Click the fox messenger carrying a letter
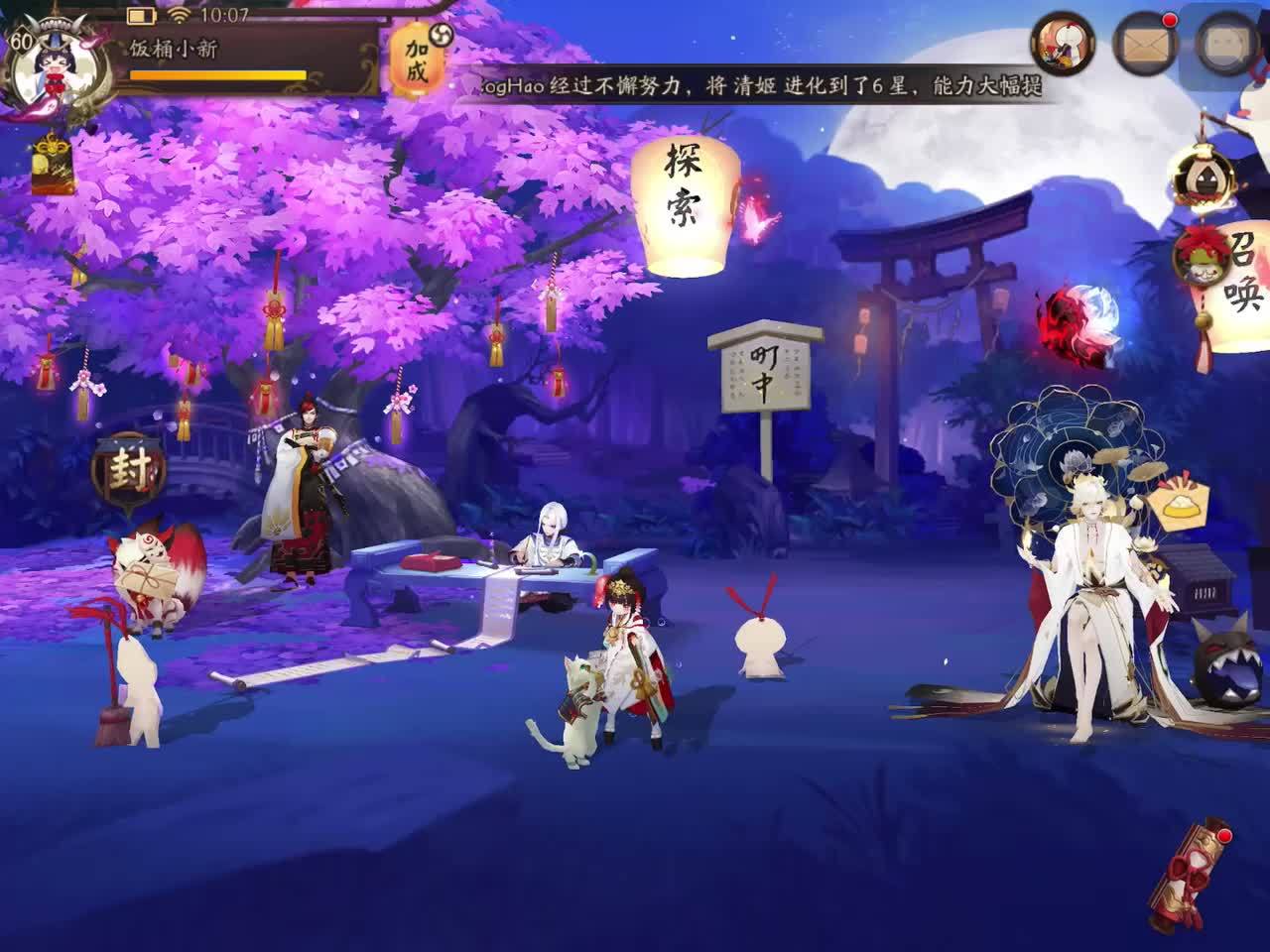This screenshot has height=952, width=1270. pyautogui.click(x=149, y=575)
